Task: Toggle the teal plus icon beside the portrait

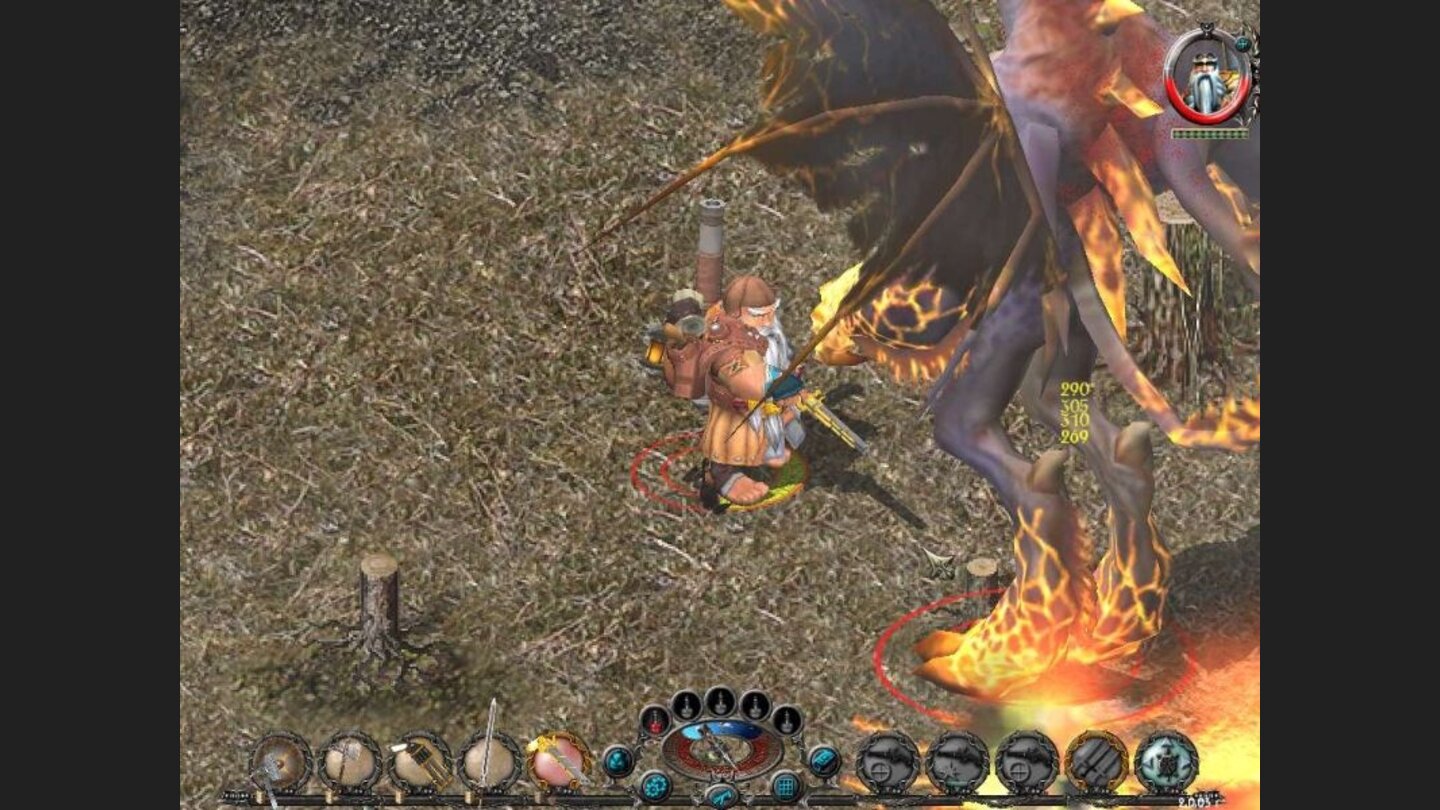Action: [x=1242, y=44]
